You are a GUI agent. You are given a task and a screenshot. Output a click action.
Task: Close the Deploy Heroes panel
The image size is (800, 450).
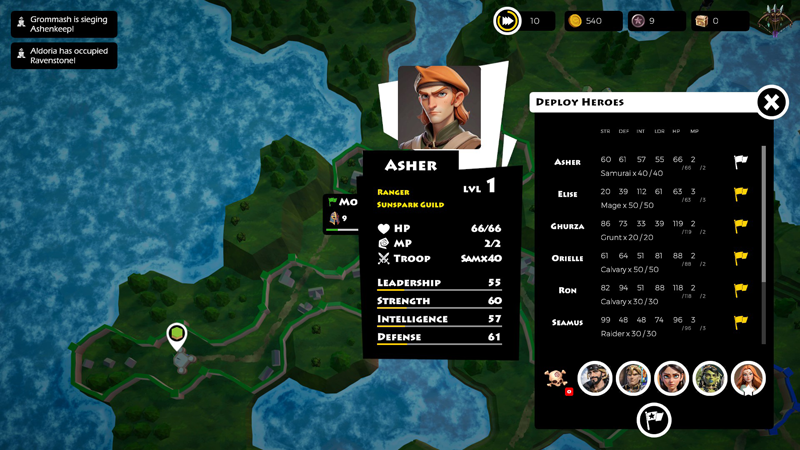click(x=771, y=102)
